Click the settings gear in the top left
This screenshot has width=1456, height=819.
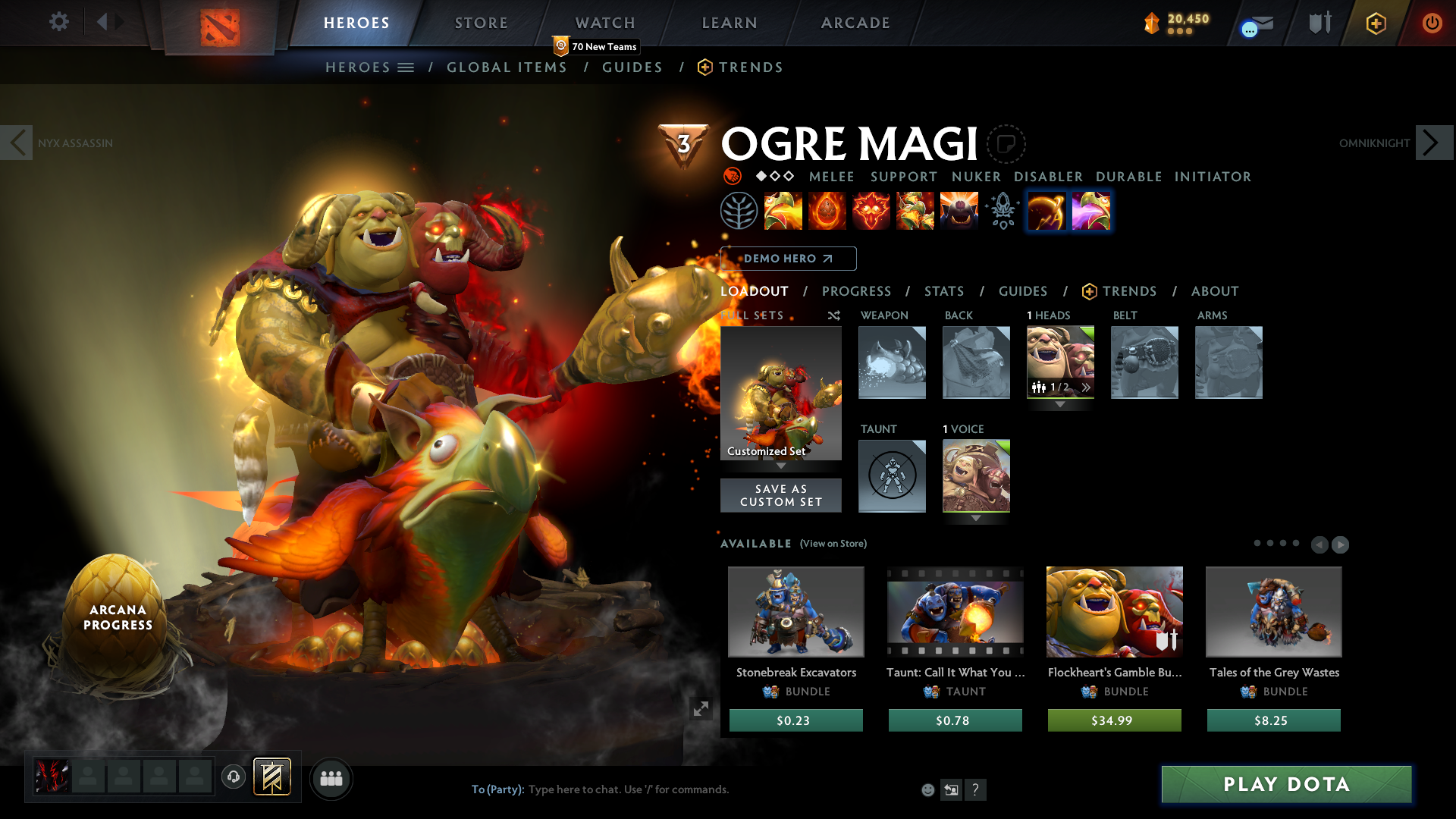(x=58, y=22)
